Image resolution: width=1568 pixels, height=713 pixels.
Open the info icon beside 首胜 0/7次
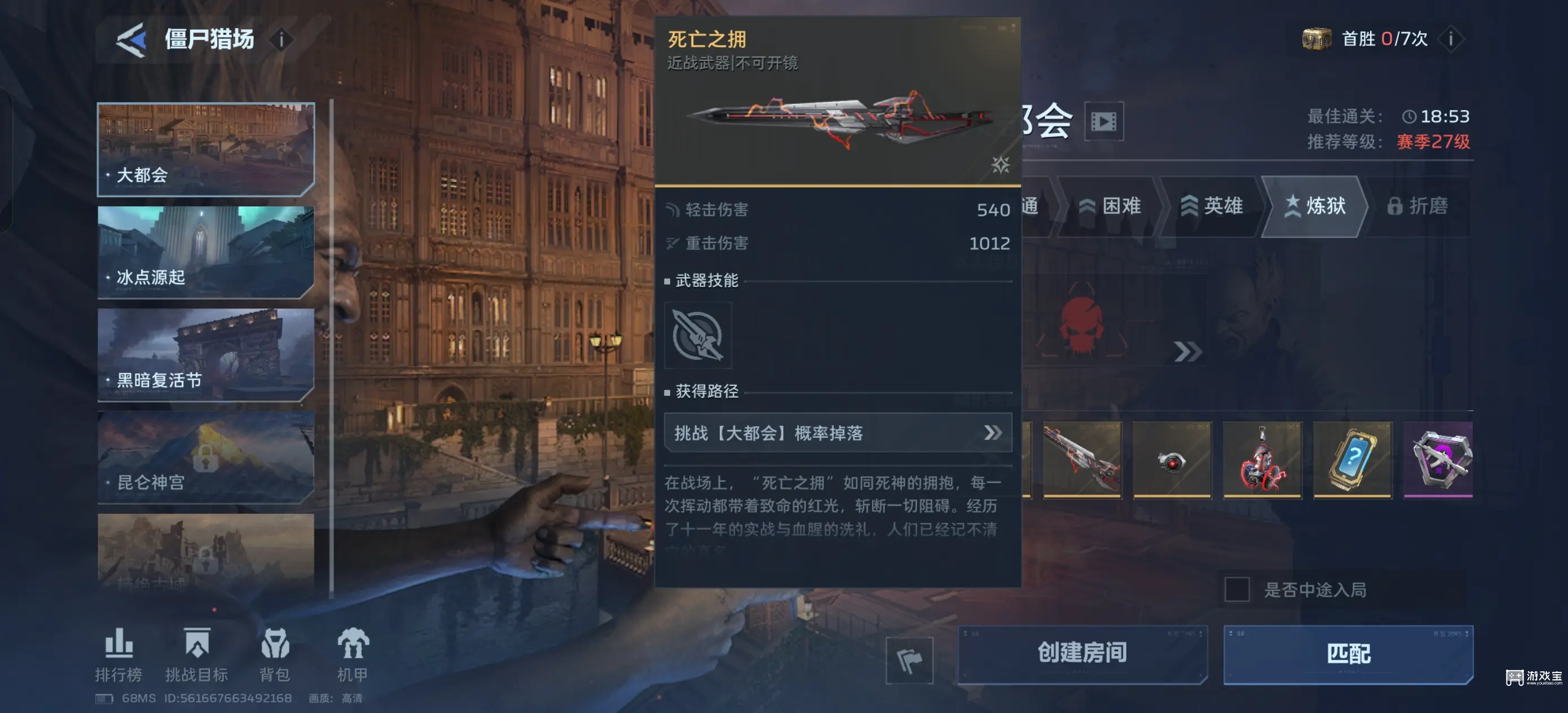pos(1451,39)
